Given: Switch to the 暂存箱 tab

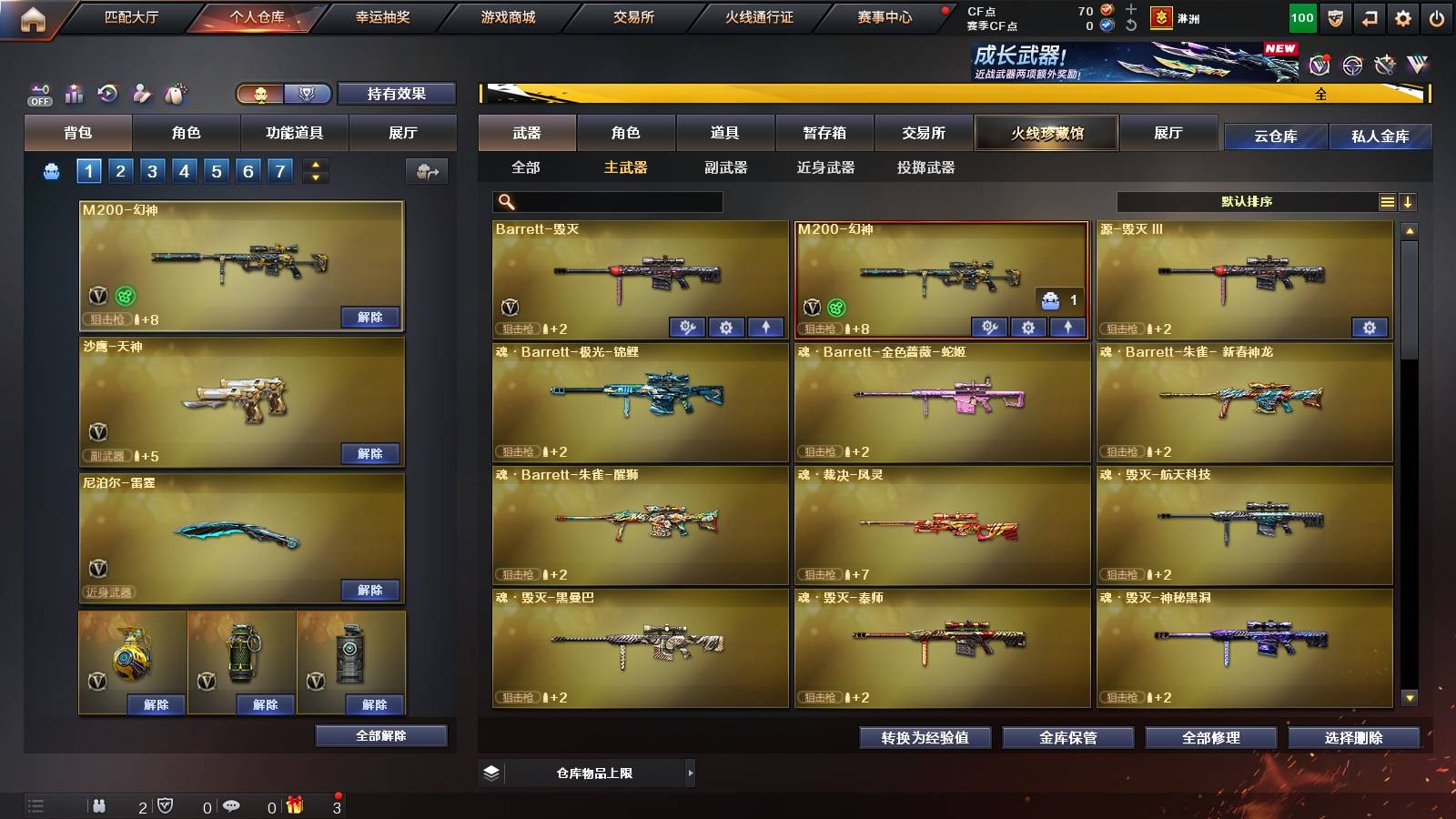Looking at the screenshot, I should point(822,133).
